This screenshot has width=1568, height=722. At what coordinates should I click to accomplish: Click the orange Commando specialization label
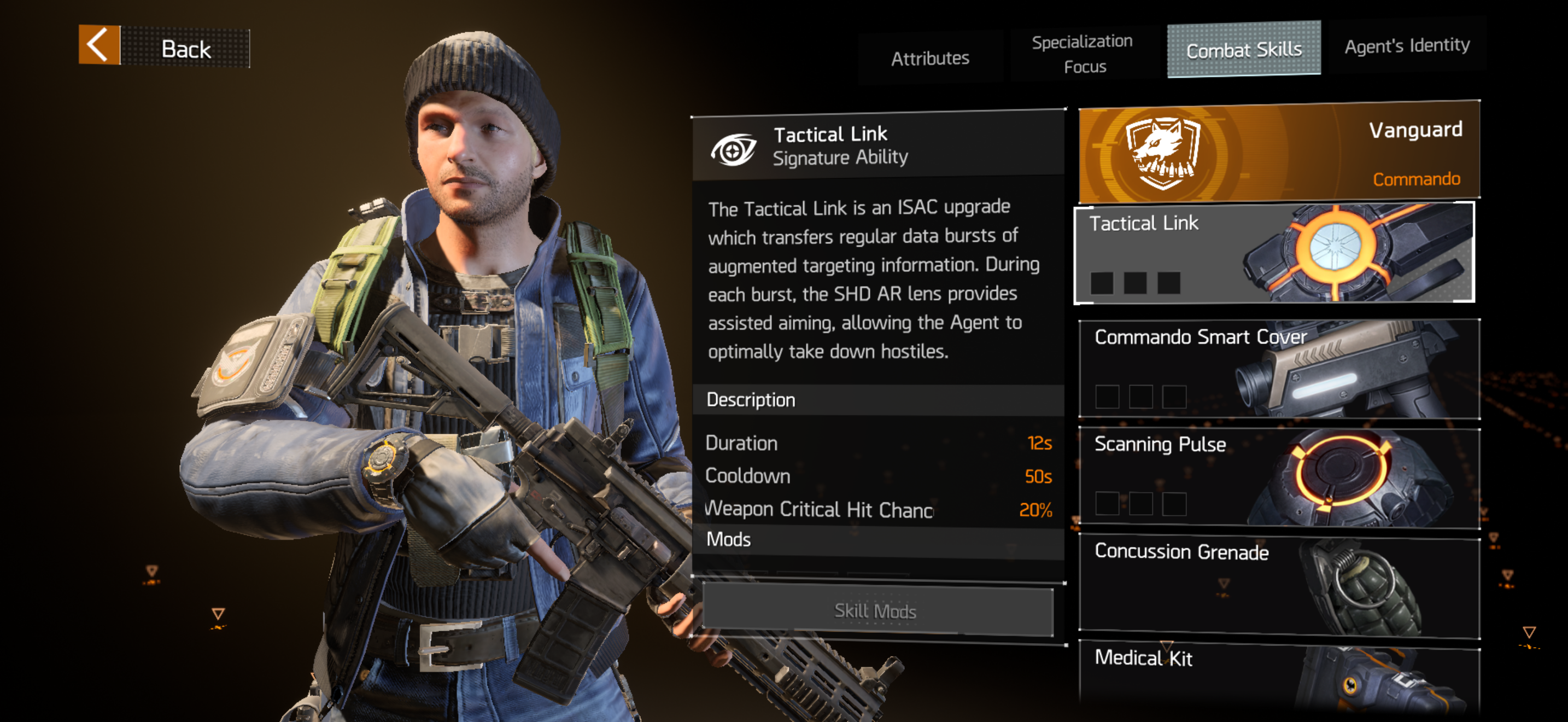point(1415,178)
